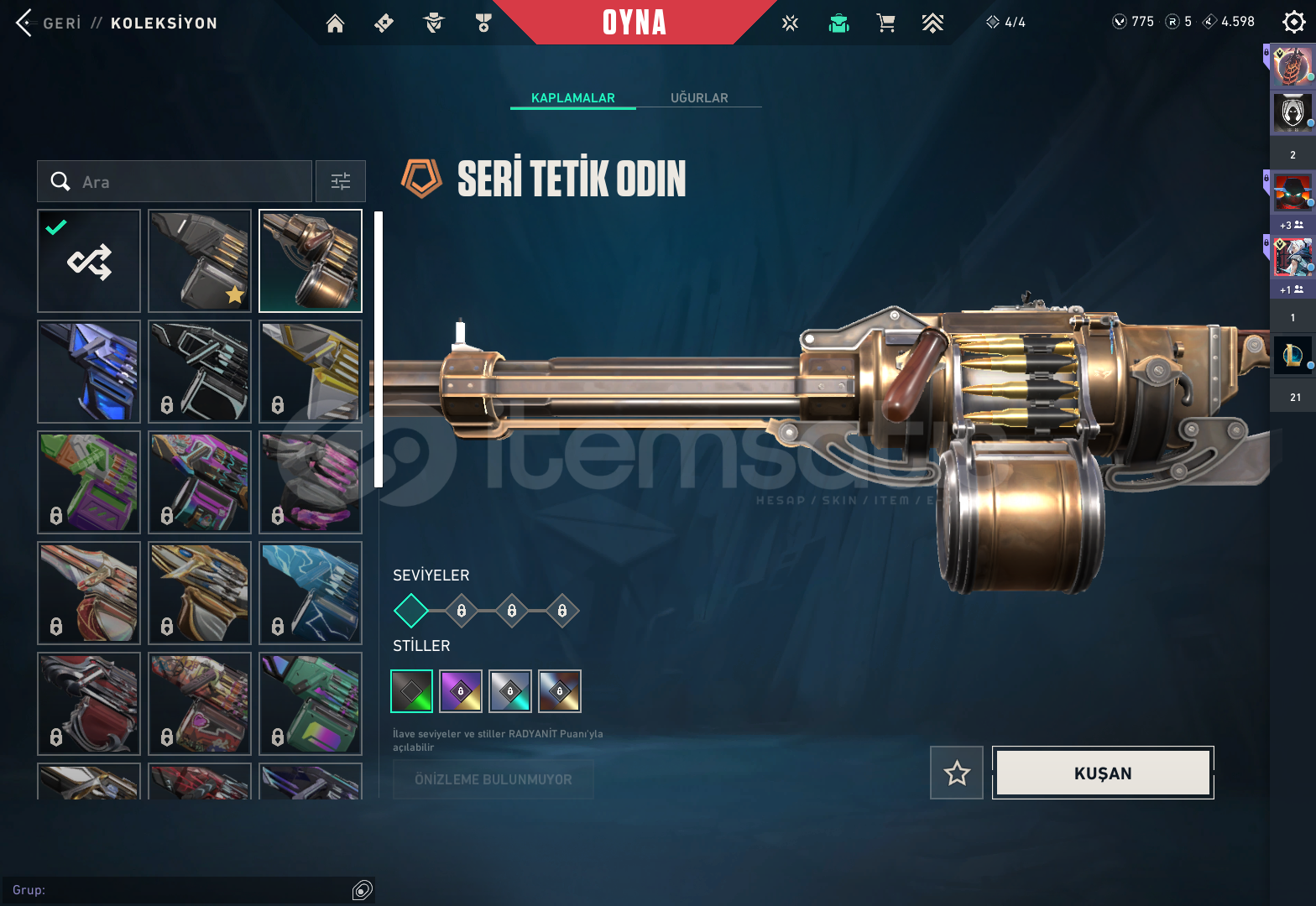
Task: Open the settings gear icon
Action: tap(1293, 23)
